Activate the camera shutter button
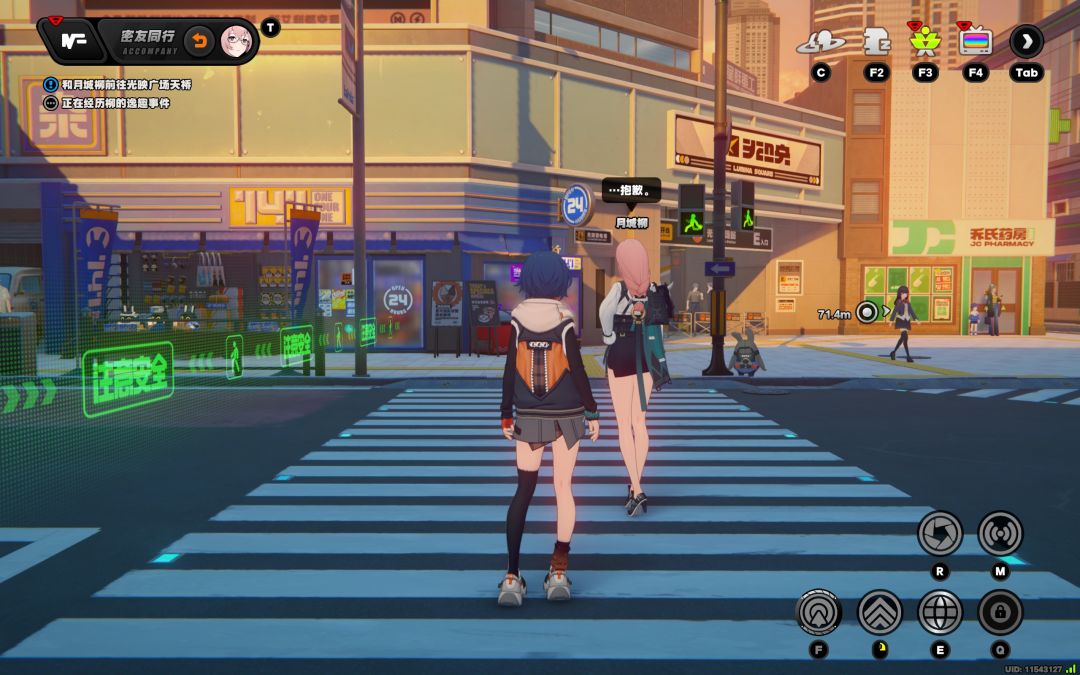This screenshot has height=675, width=1080. (x=940, y=533)
